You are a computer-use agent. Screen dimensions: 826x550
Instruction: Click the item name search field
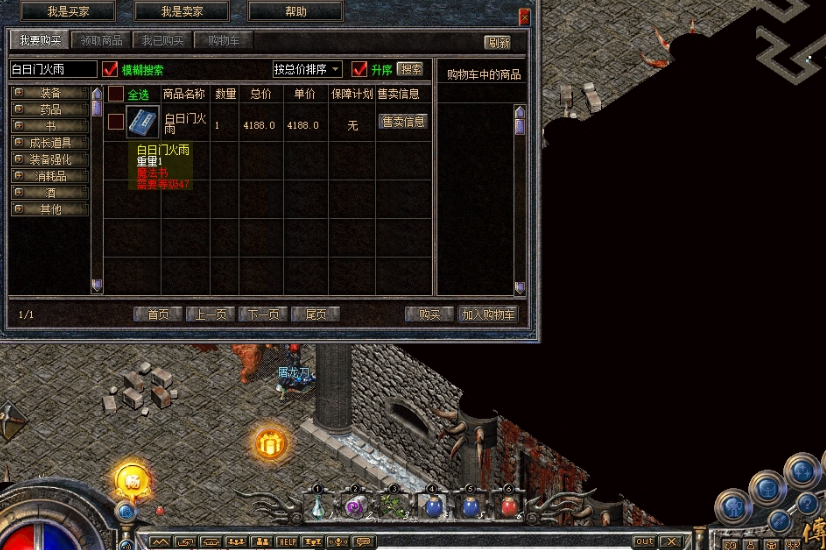click(53, 70)
